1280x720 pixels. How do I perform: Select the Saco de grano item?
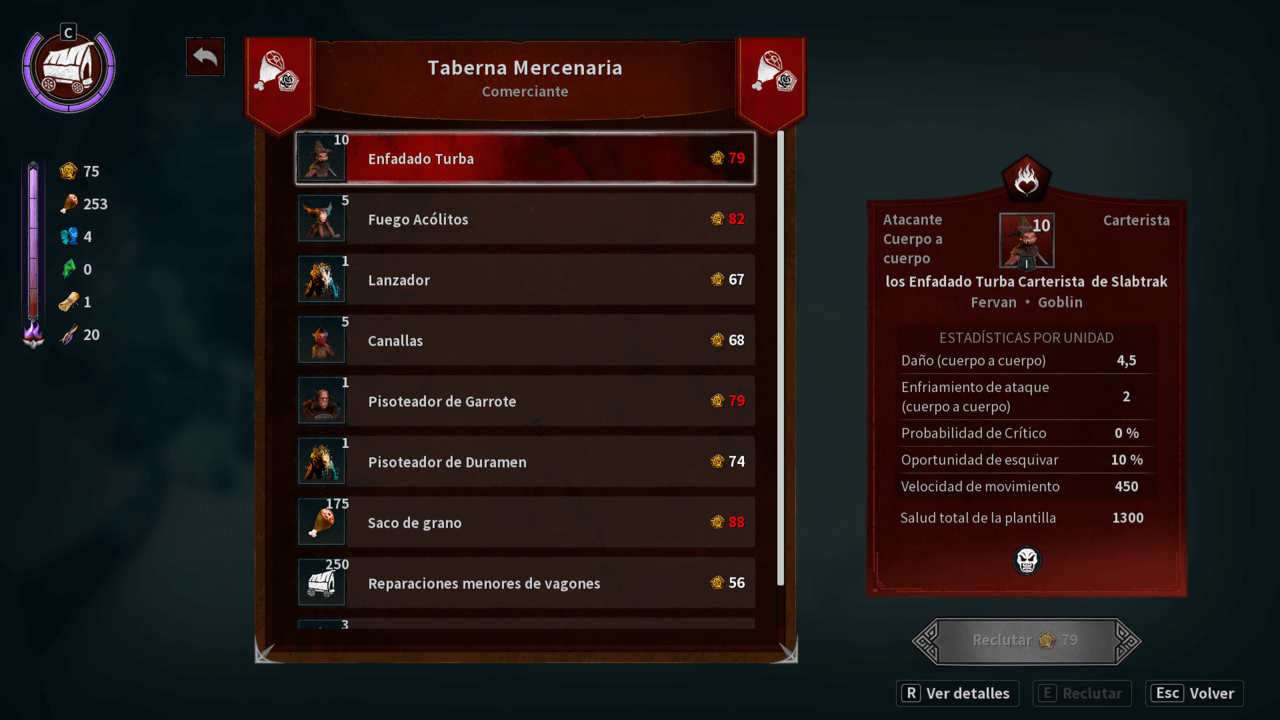click(525, 523)
